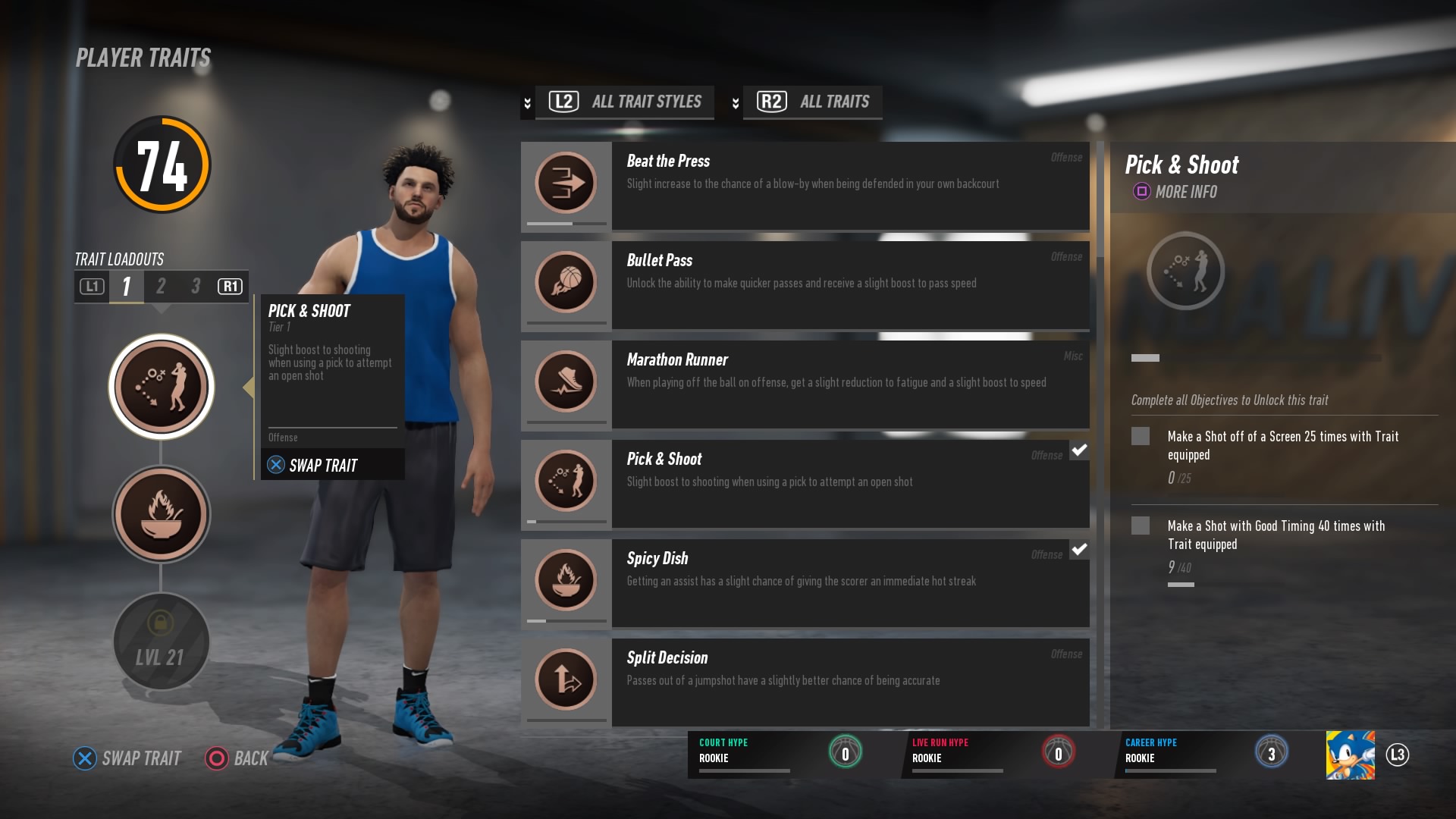Click the Bullet Pass basketball icon
The image size is (1456, 819).
point(566,282)
